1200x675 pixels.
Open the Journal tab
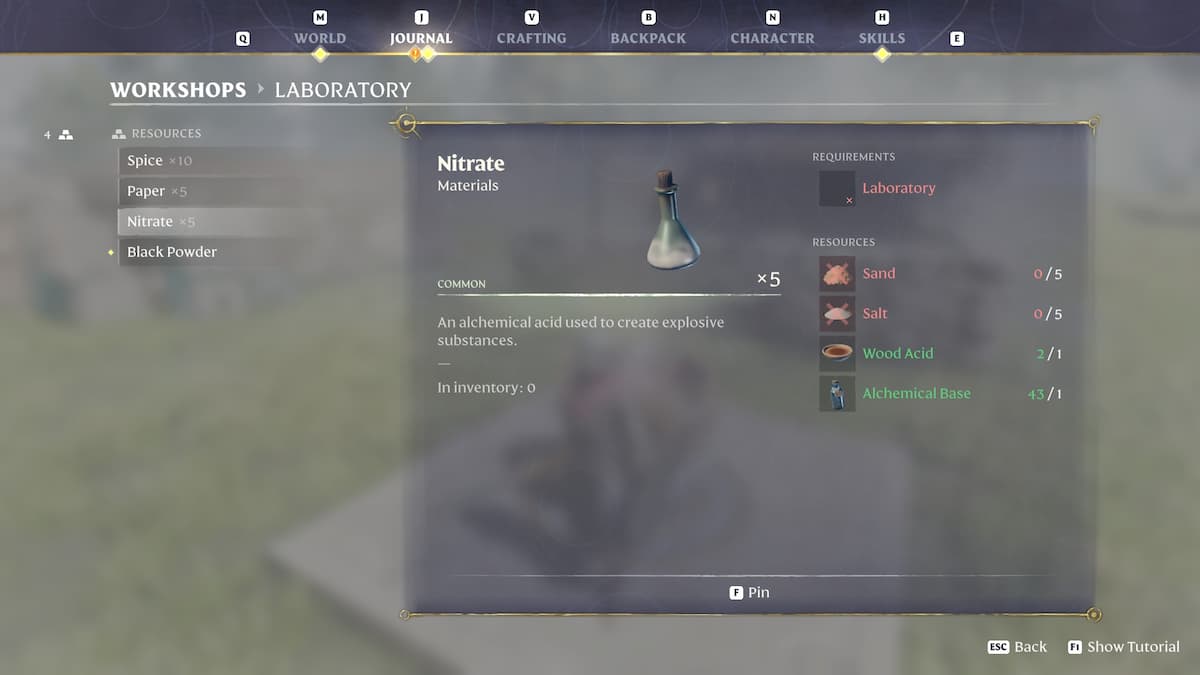point(421,38)
